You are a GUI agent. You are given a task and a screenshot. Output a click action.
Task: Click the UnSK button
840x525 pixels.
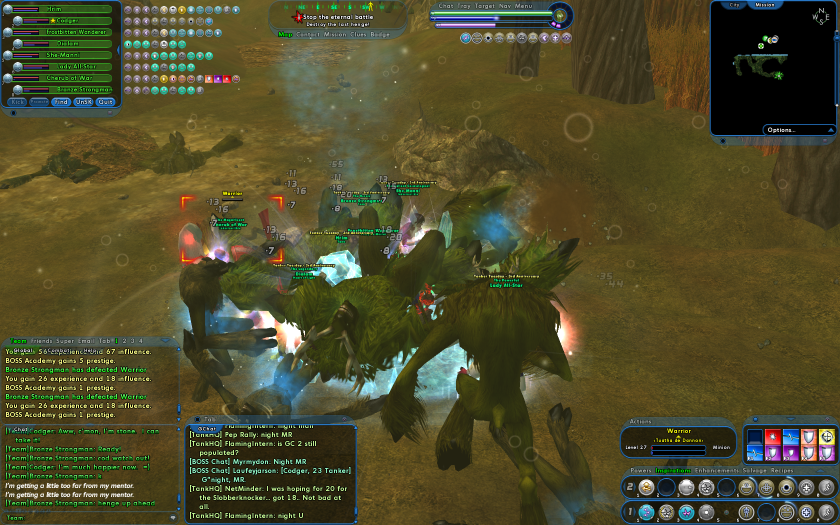84,102
